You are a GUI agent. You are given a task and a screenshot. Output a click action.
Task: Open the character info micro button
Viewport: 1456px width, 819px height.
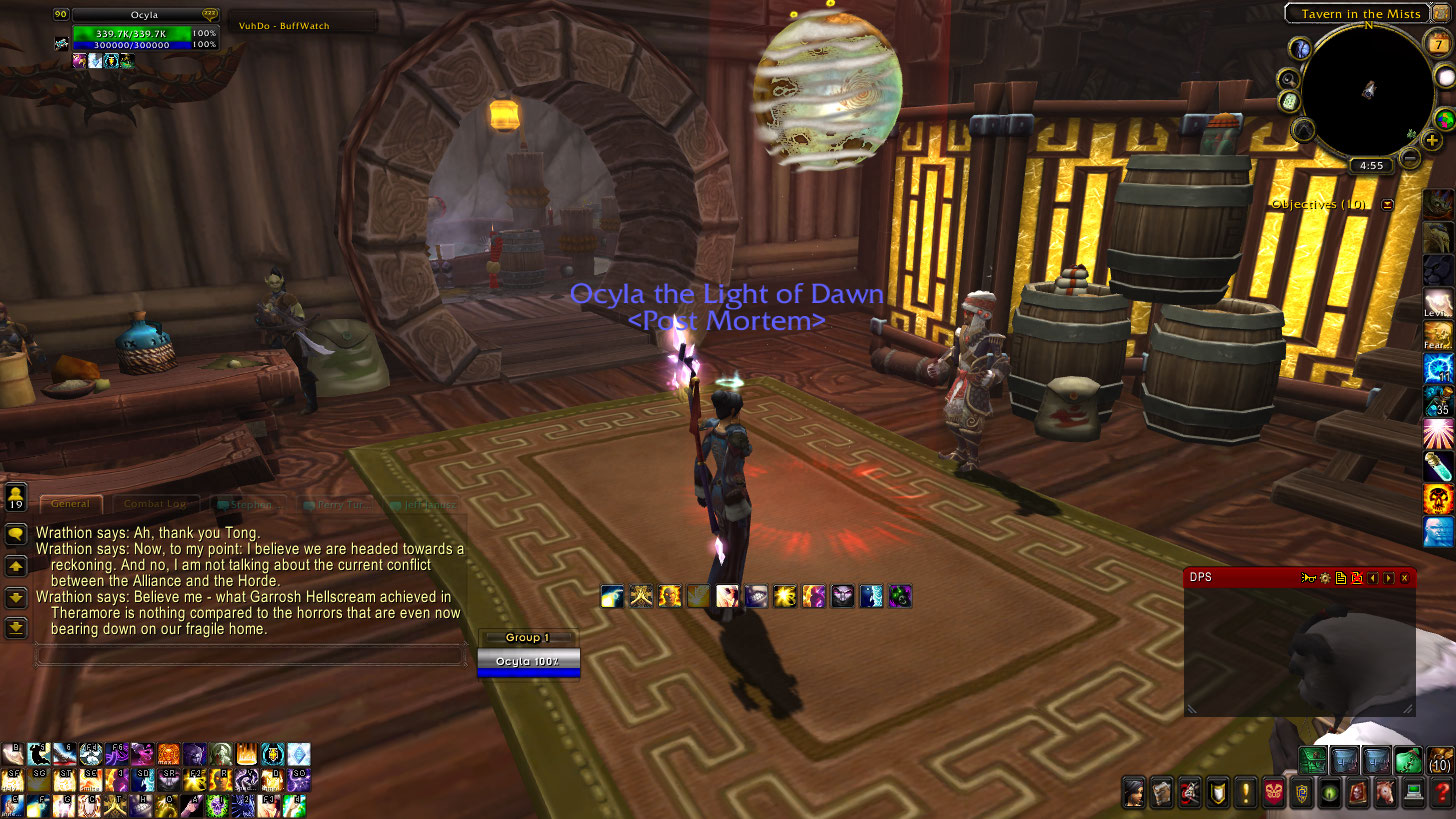[x=1133, y=793]
